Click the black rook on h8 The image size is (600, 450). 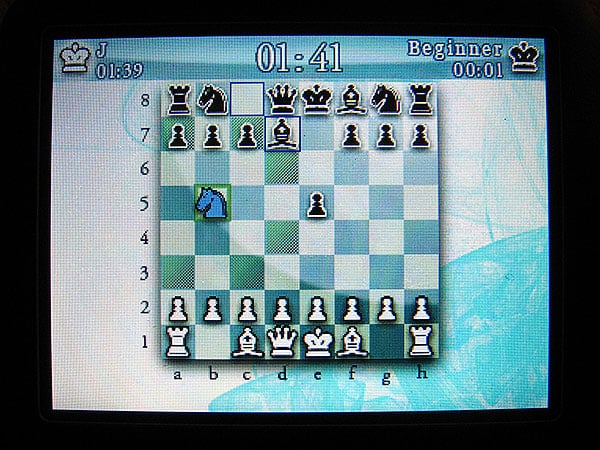[x=420, y=99]
